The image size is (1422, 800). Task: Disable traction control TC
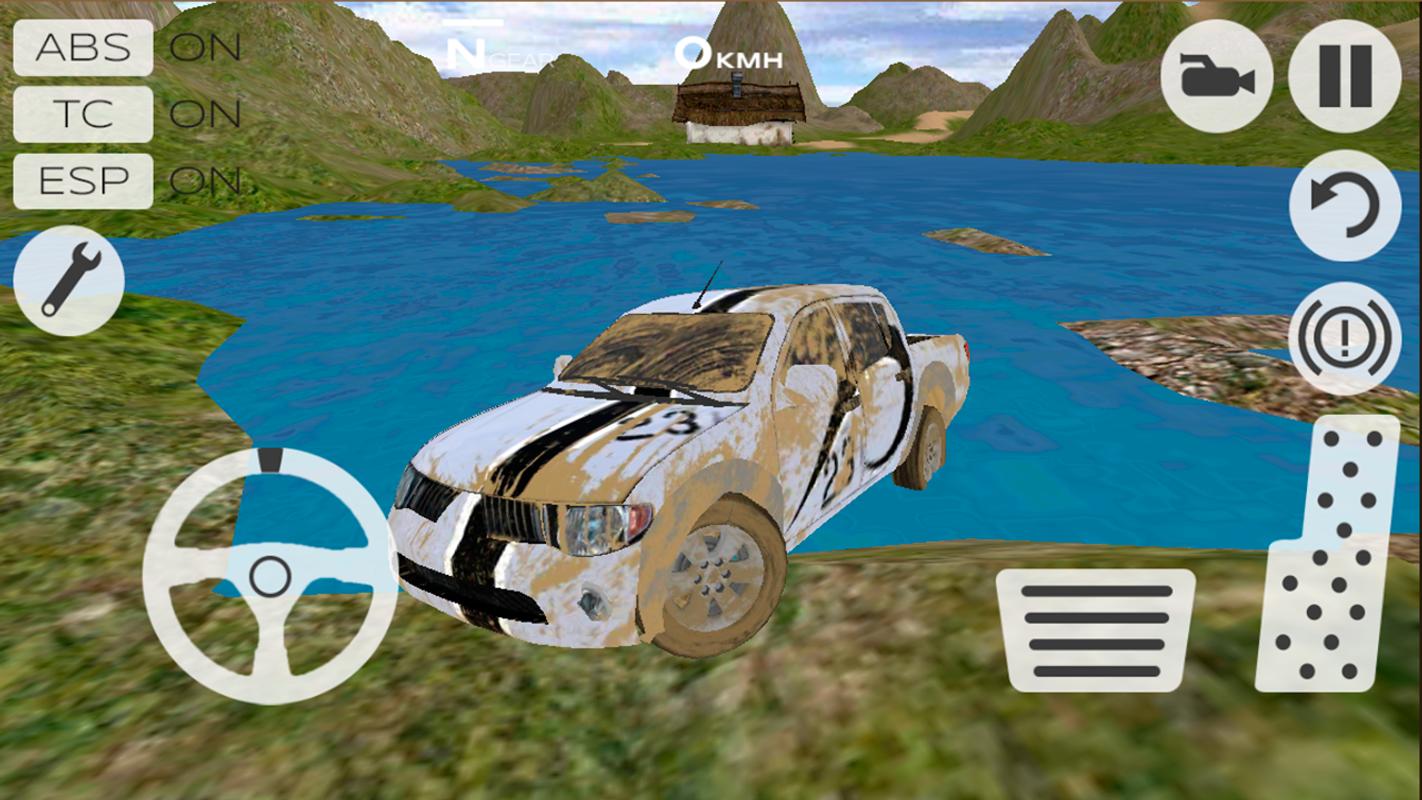click(x=82, y=113)
